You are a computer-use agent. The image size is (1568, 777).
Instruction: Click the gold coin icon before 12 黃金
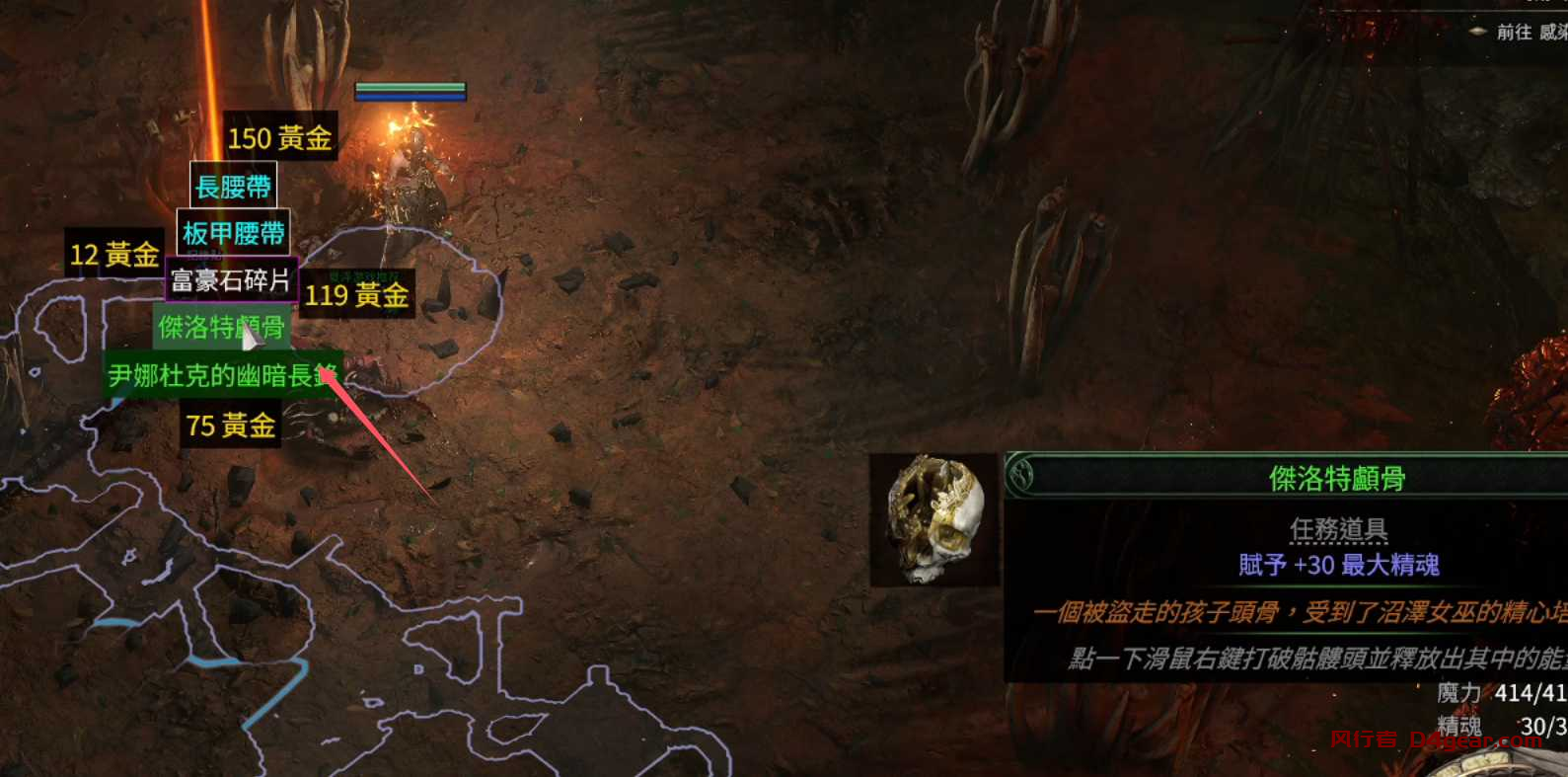pyautogui.click(x=71, y=255)
